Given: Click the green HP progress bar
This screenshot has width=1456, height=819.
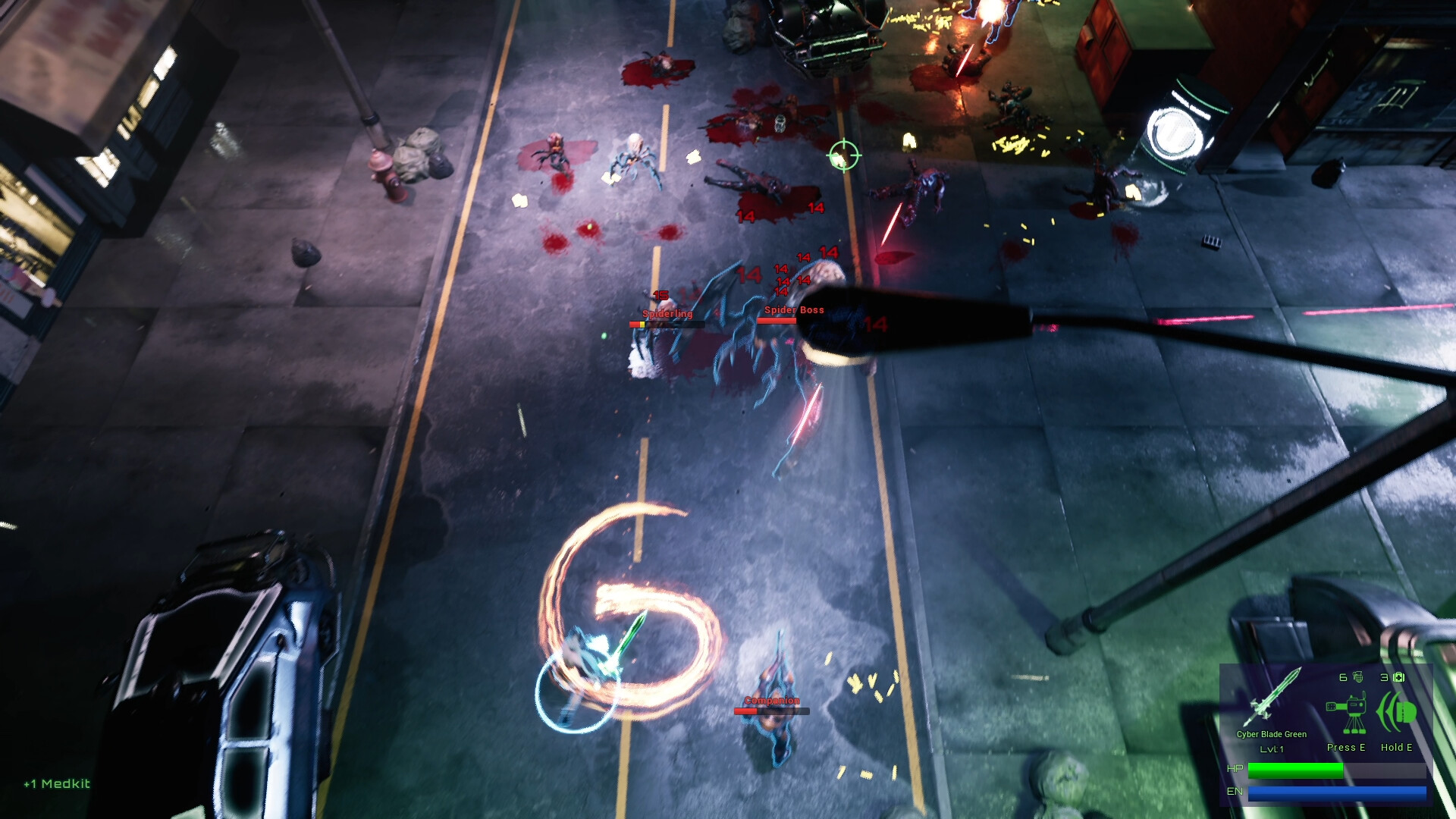Looking at the screenshot, I should click(x=1296, y=770).
